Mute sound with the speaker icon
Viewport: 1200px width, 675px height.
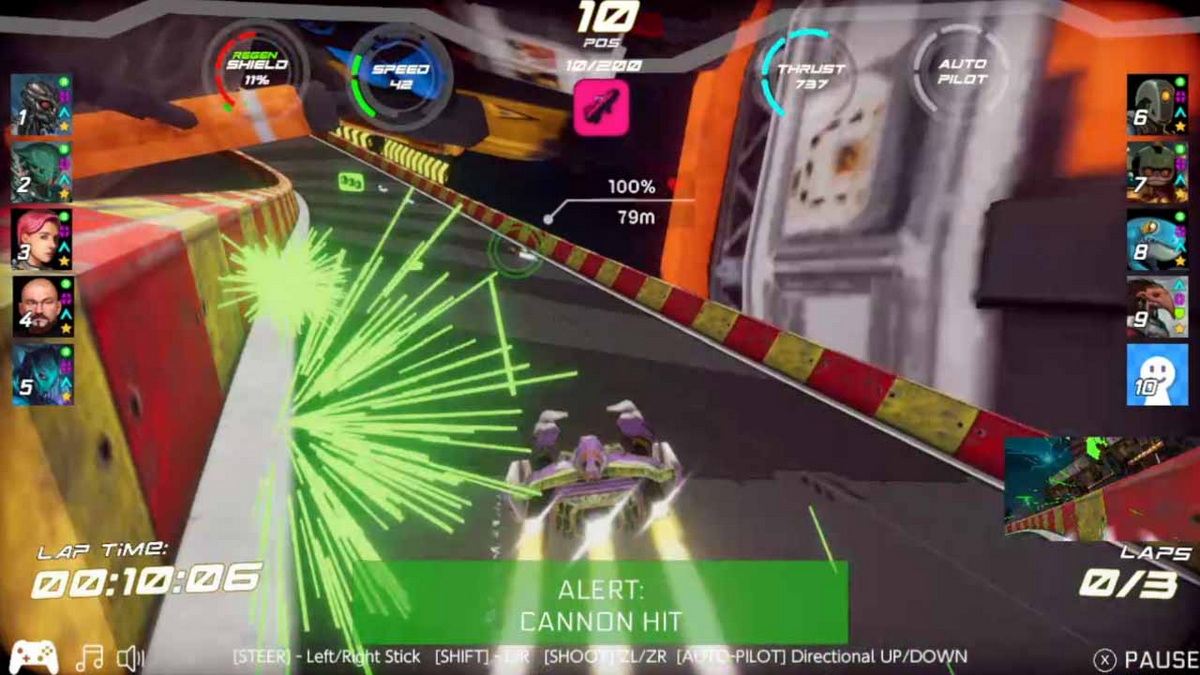coord(130,658)
